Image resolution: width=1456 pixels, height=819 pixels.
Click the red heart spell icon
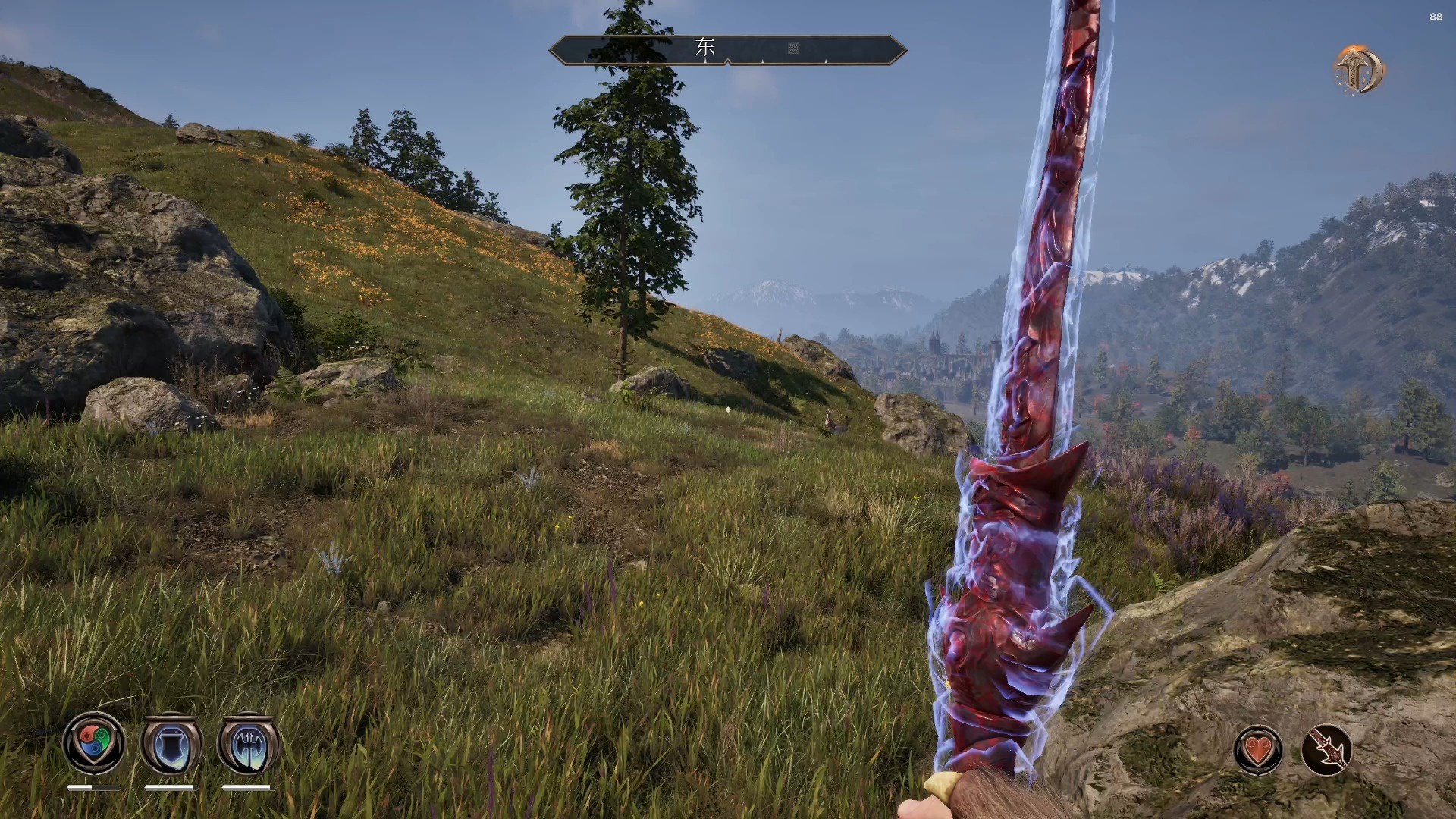click(x=1258, y=751)
